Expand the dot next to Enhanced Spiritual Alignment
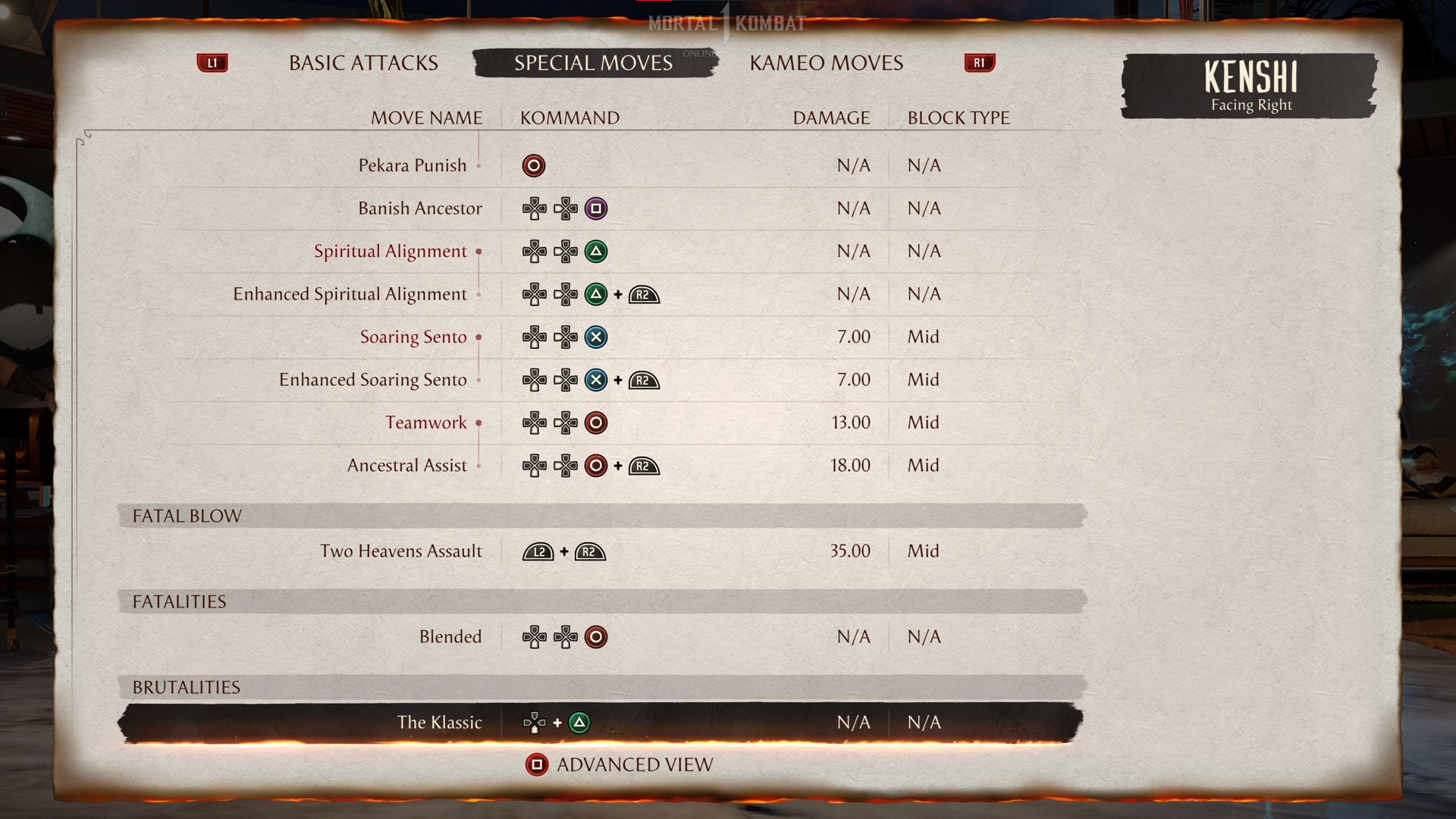 pyautogui.click(x=478, y=295)
